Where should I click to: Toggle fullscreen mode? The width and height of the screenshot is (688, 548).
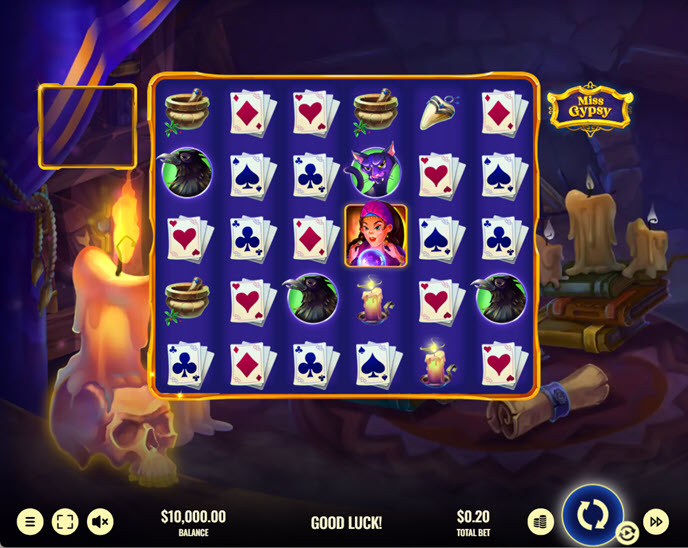(65, 521)
